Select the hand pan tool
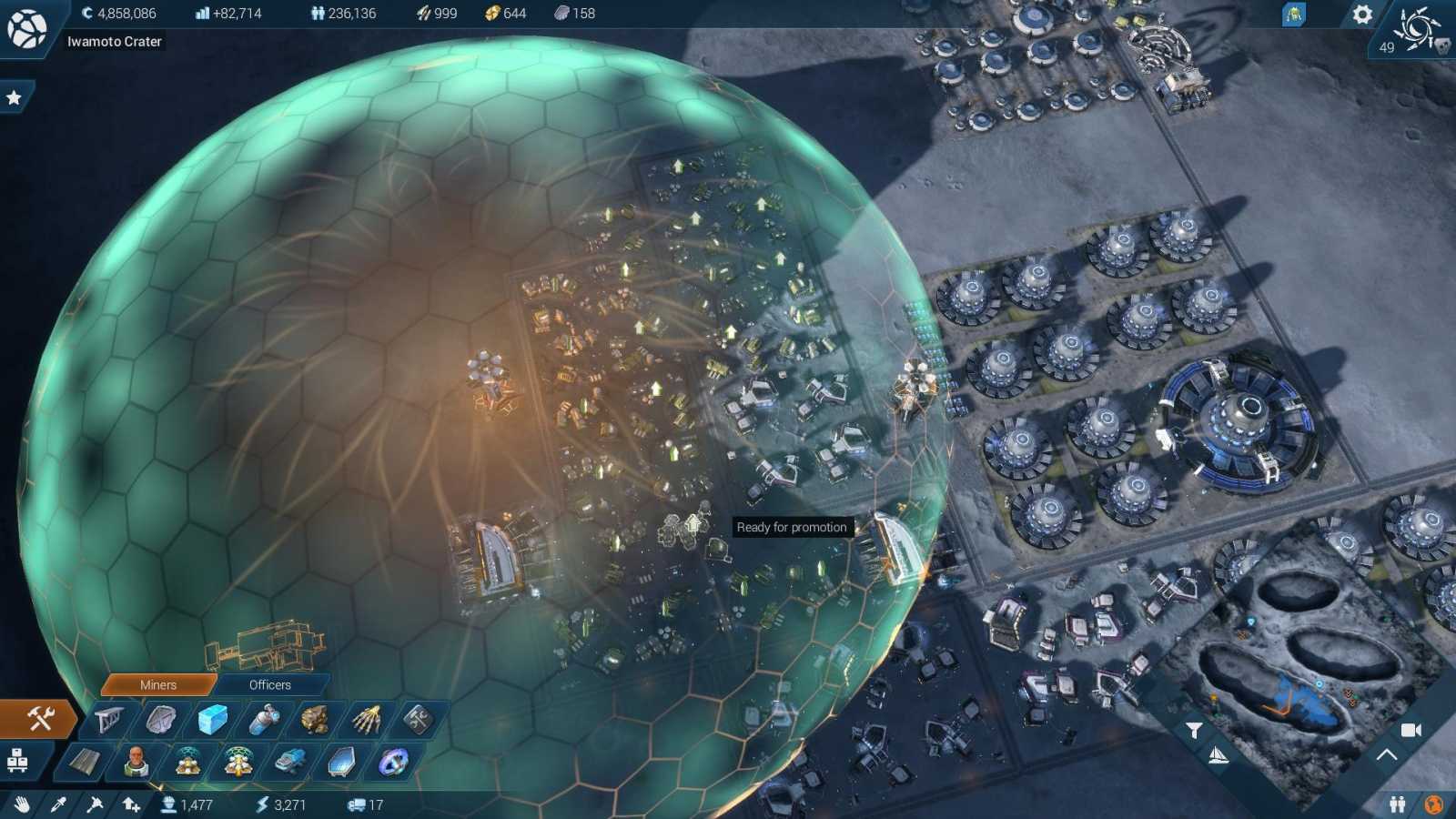The height and width of the screenshot is (819, 1456). coord(25,804)
